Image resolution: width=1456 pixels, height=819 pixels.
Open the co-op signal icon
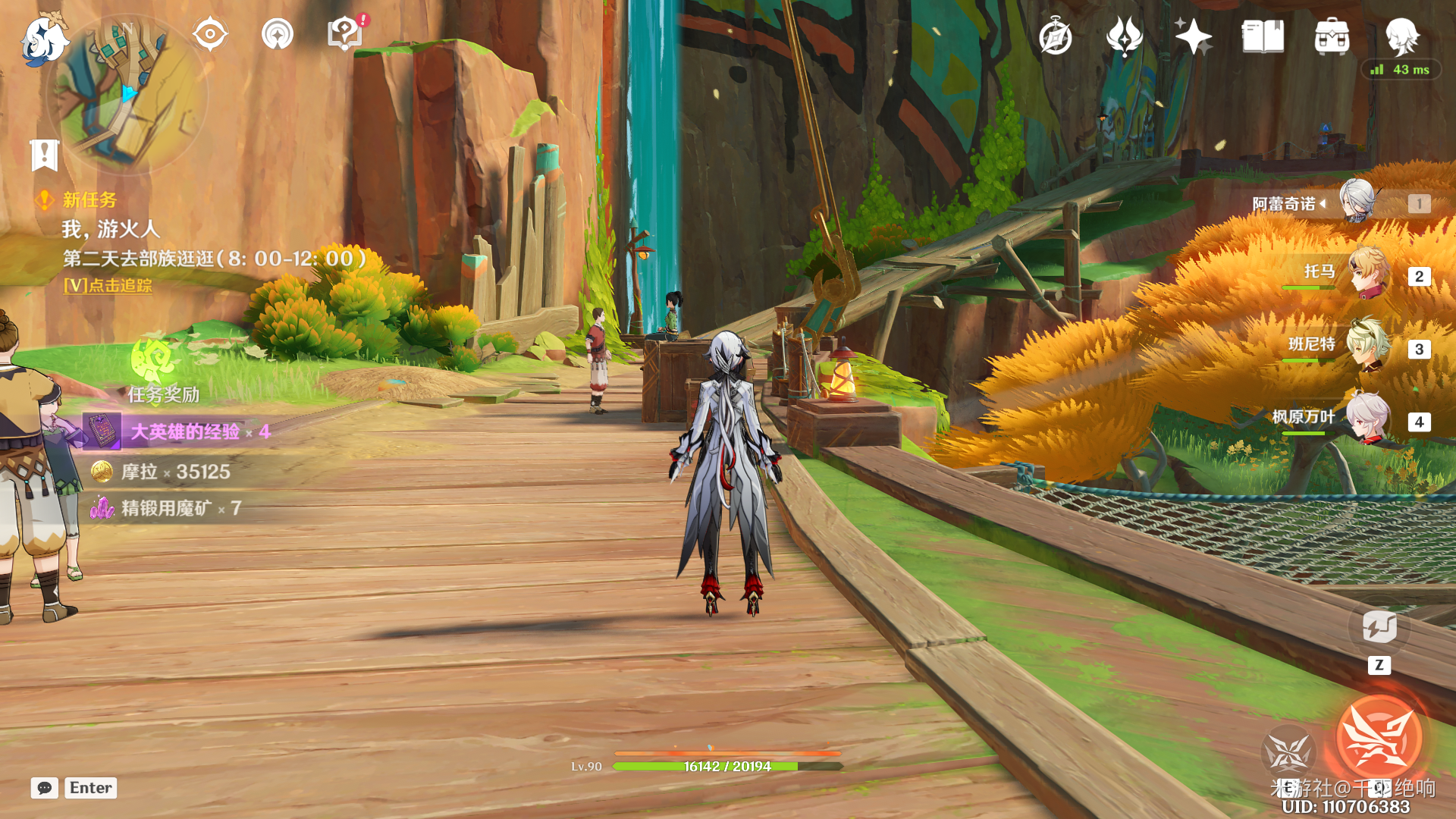coord(278,35)
